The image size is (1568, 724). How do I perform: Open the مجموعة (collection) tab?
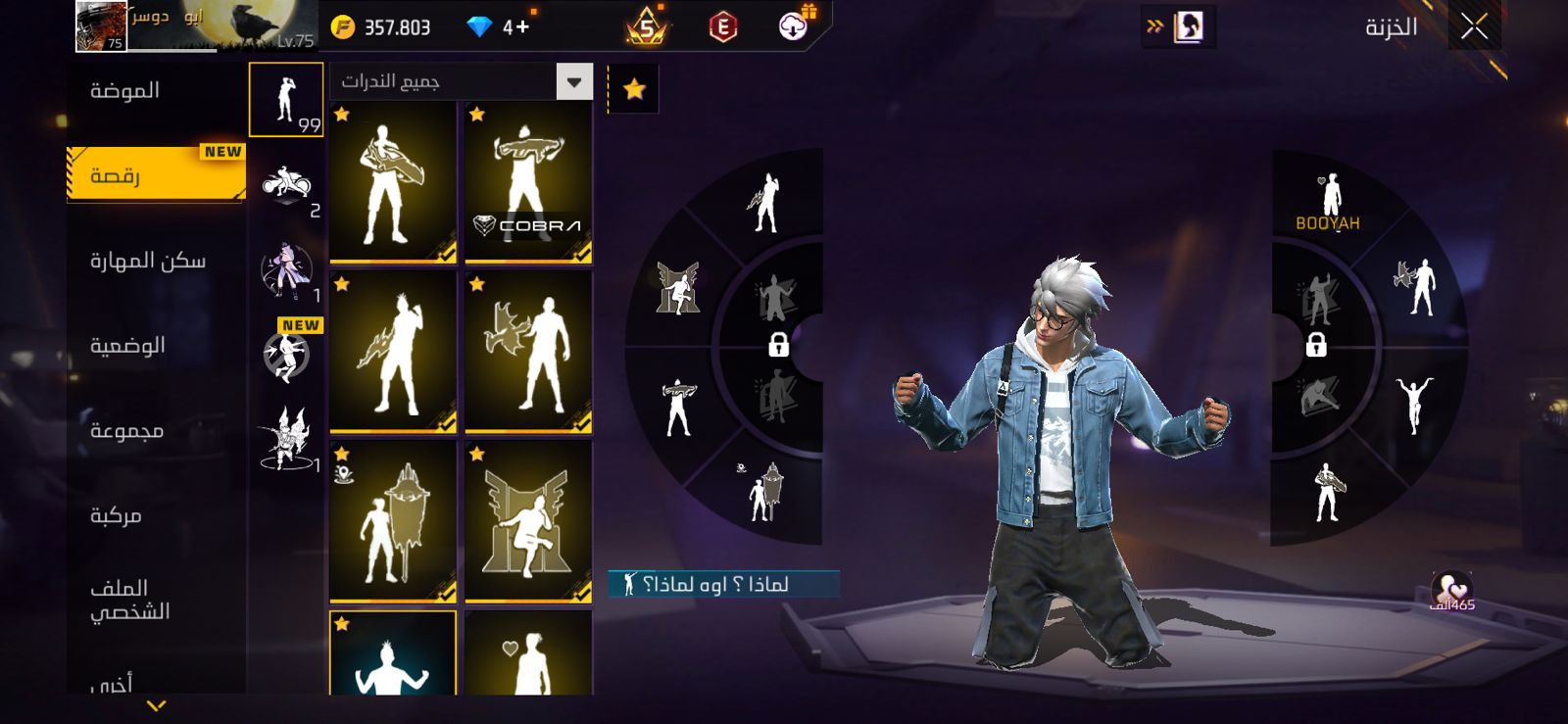[x=126, y=431]
